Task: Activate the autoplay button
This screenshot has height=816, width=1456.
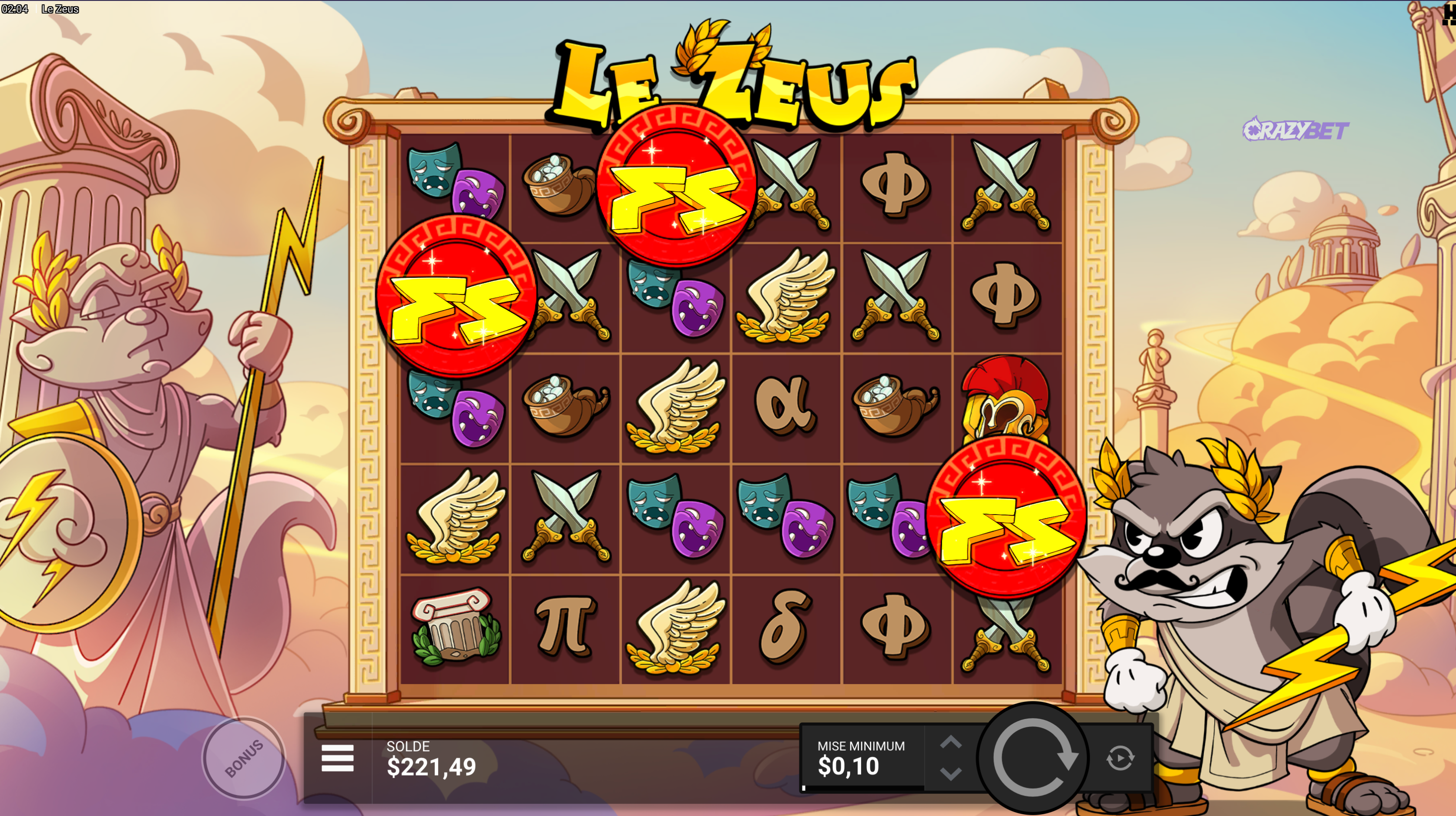Action: [1120, 758]
